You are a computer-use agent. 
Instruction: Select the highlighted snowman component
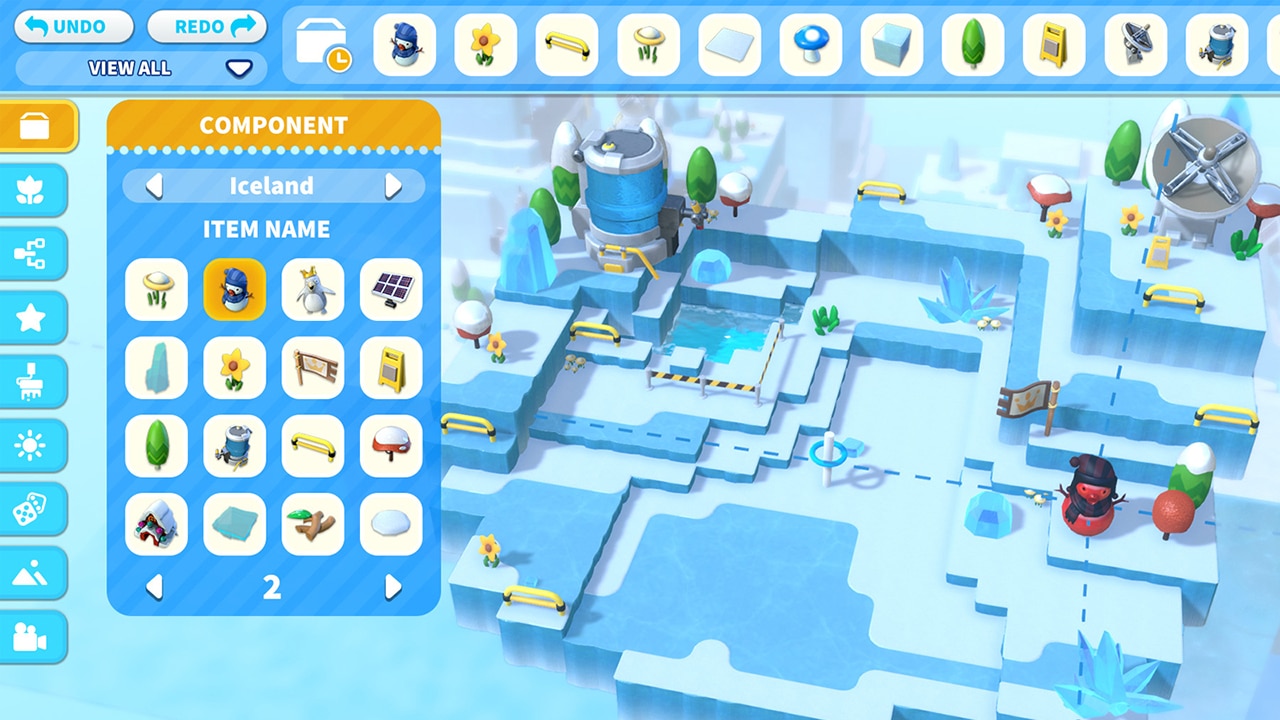click(235, 290)
